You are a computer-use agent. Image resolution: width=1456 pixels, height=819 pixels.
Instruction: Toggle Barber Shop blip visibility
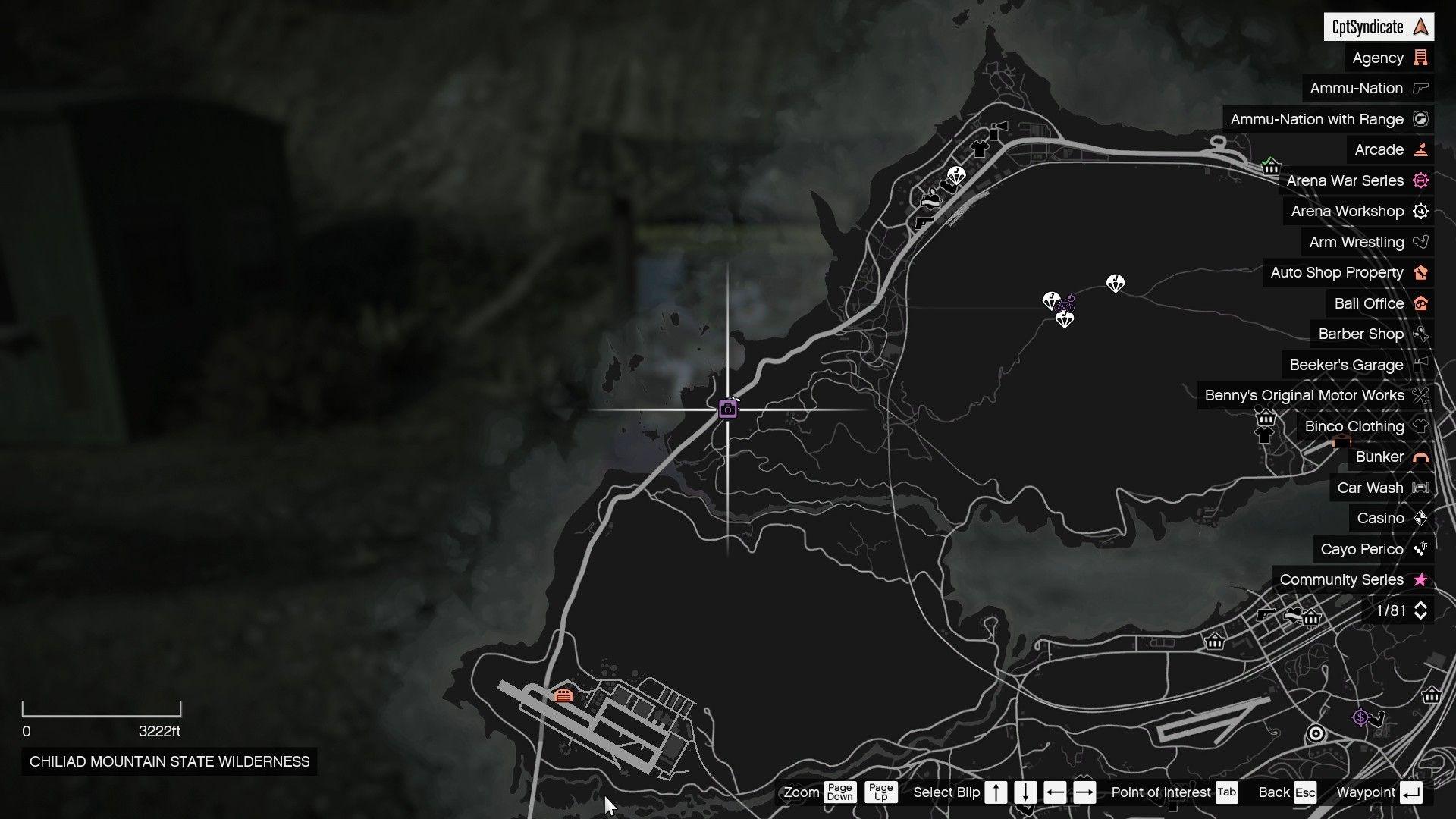[1420, 334]
